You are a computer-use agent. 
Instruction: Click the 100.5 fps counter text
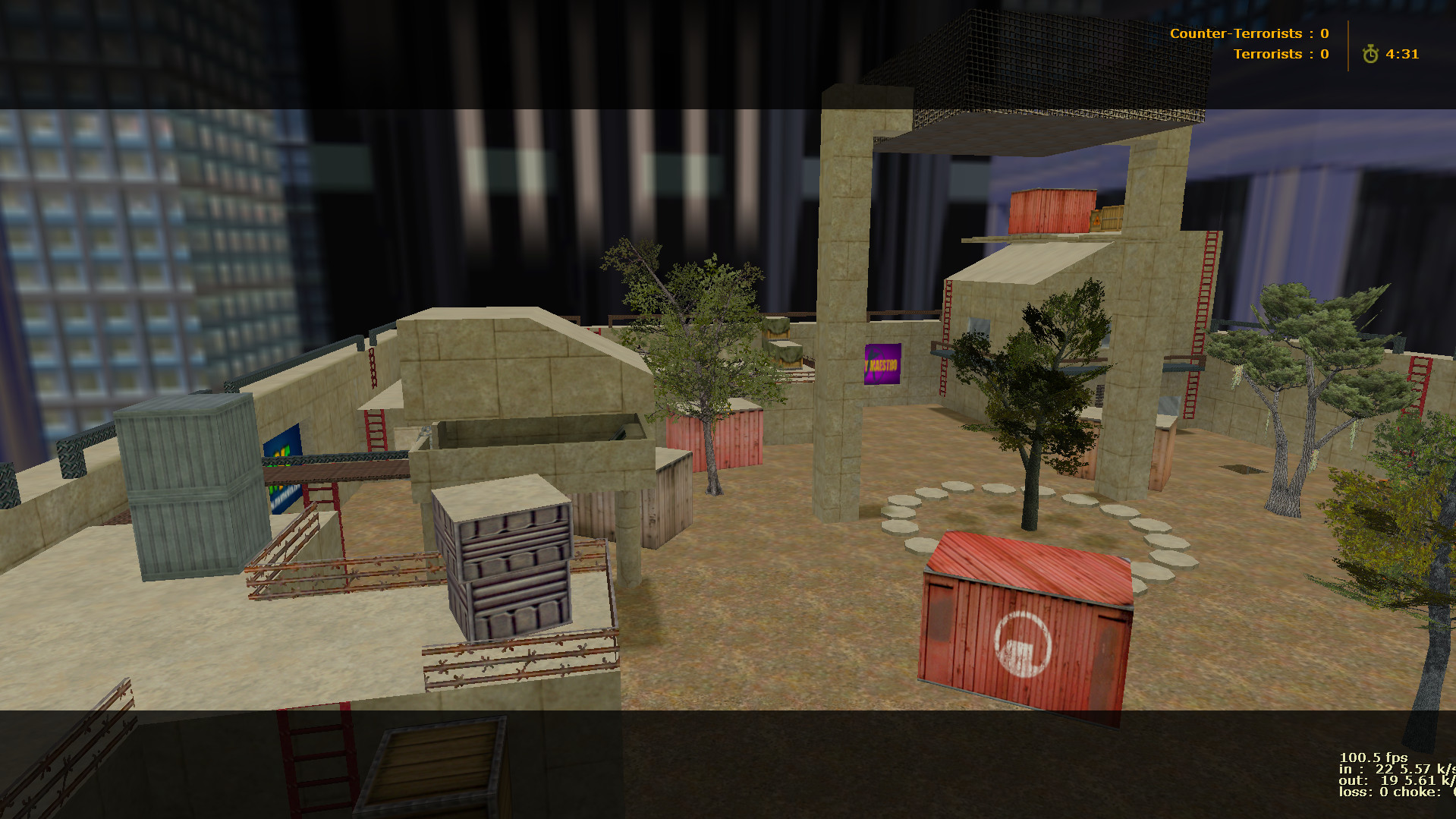(x=1375, y=757)
